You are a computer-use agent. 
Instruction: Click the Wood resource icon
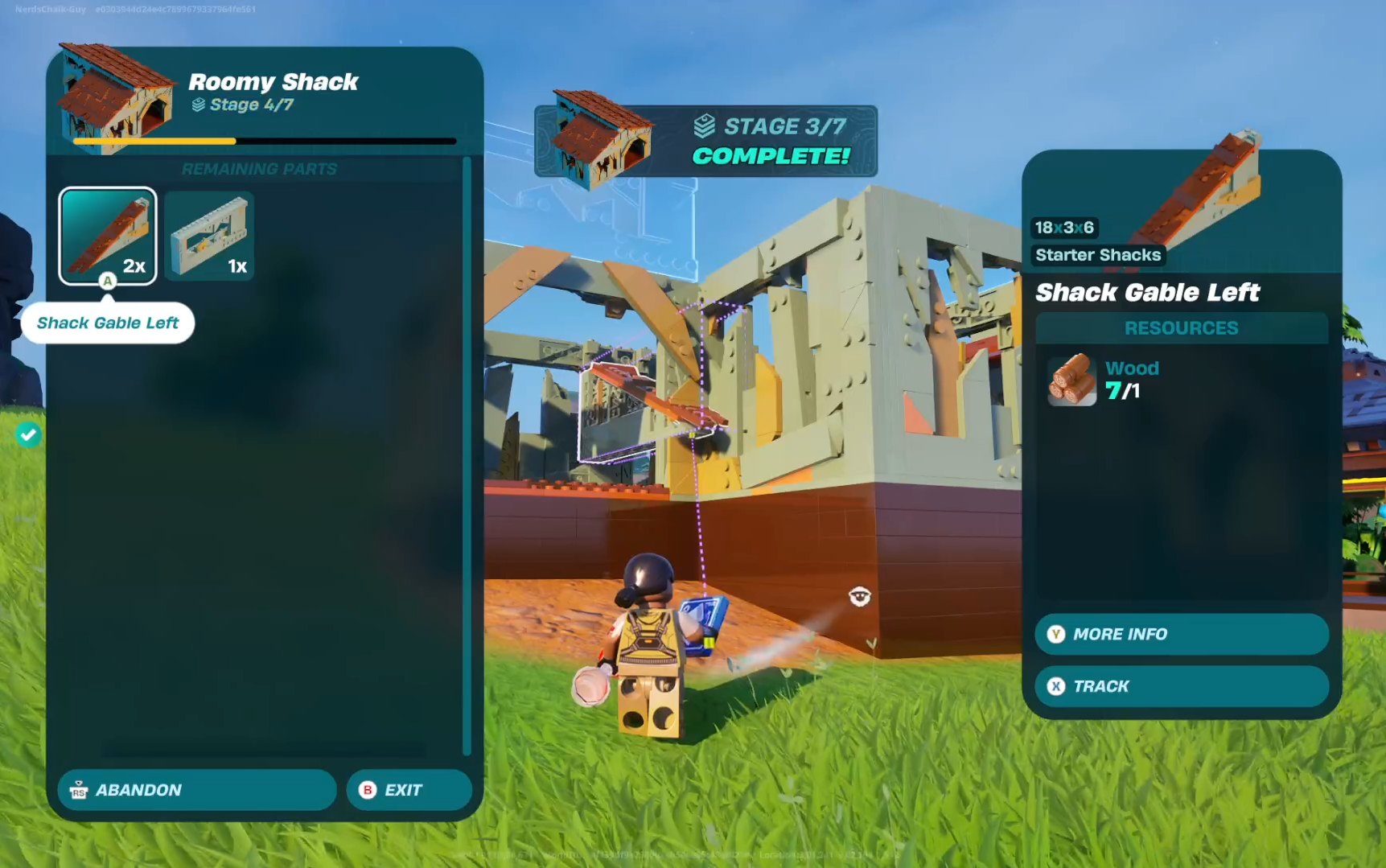[1071, 380]
